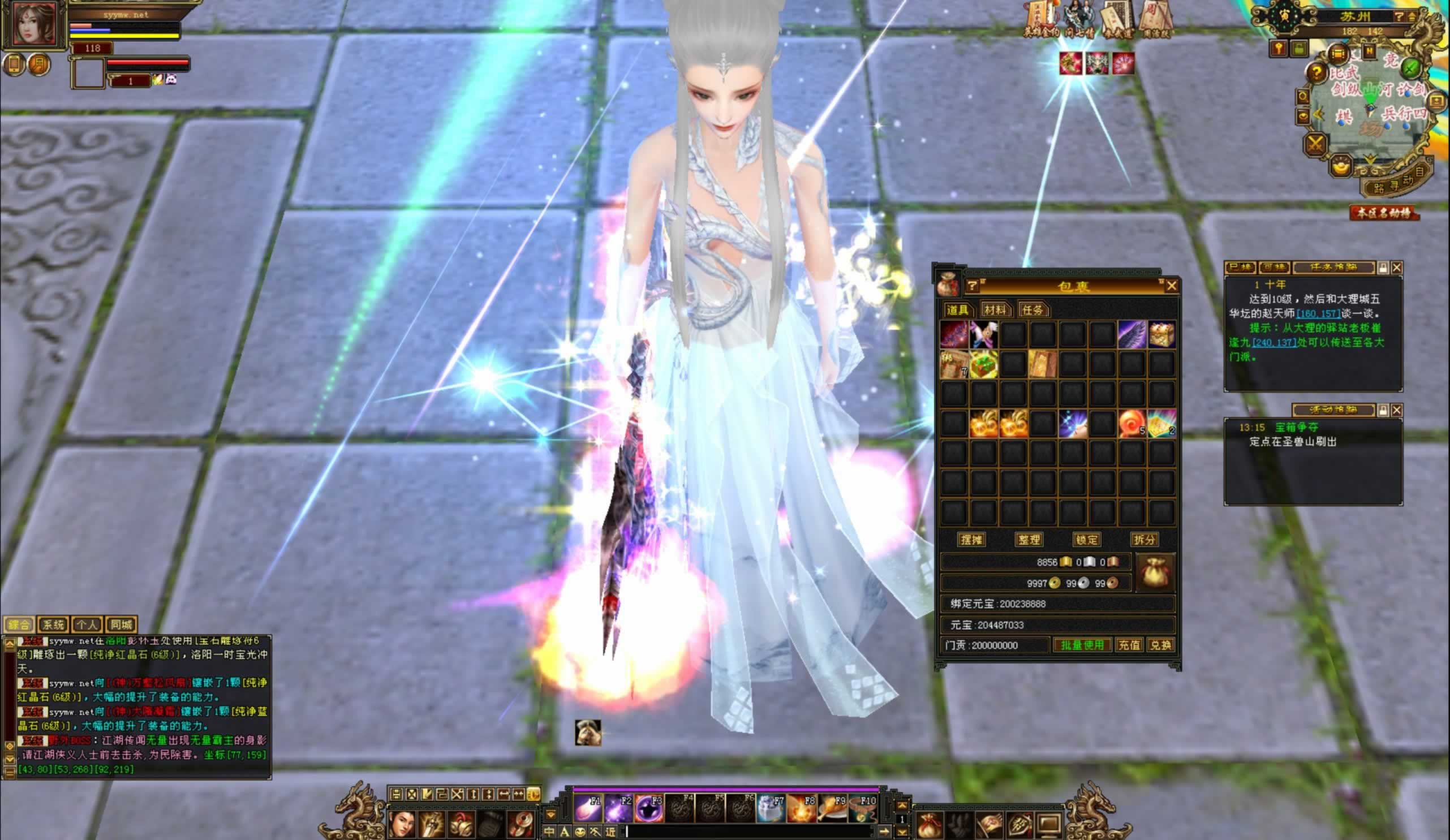Activate the 锁定 lock button
This screenshot has height=840, width=1450.
click(x=1086, y=540)
